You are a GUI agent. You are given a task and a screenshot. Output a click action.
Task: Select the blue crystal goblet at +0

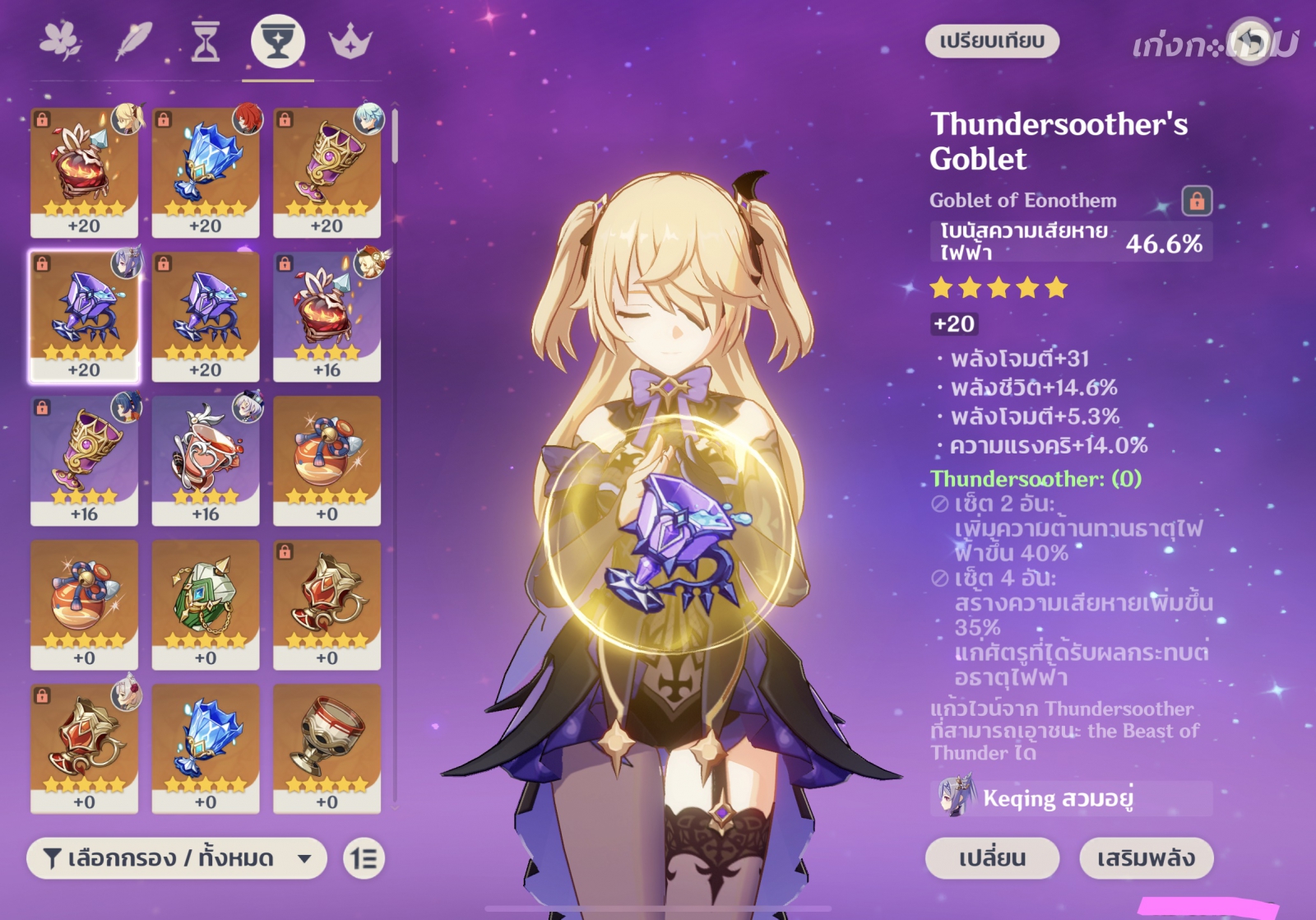[206, 748]
